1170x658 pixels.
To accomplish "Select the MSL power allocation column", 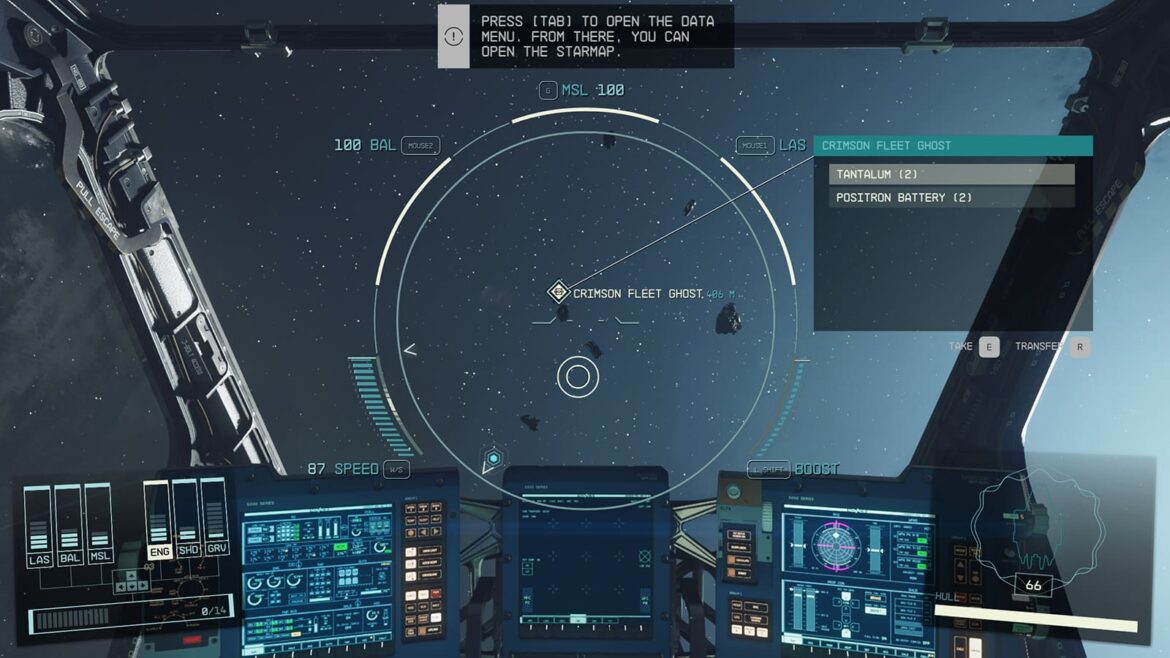I will 98,527.
